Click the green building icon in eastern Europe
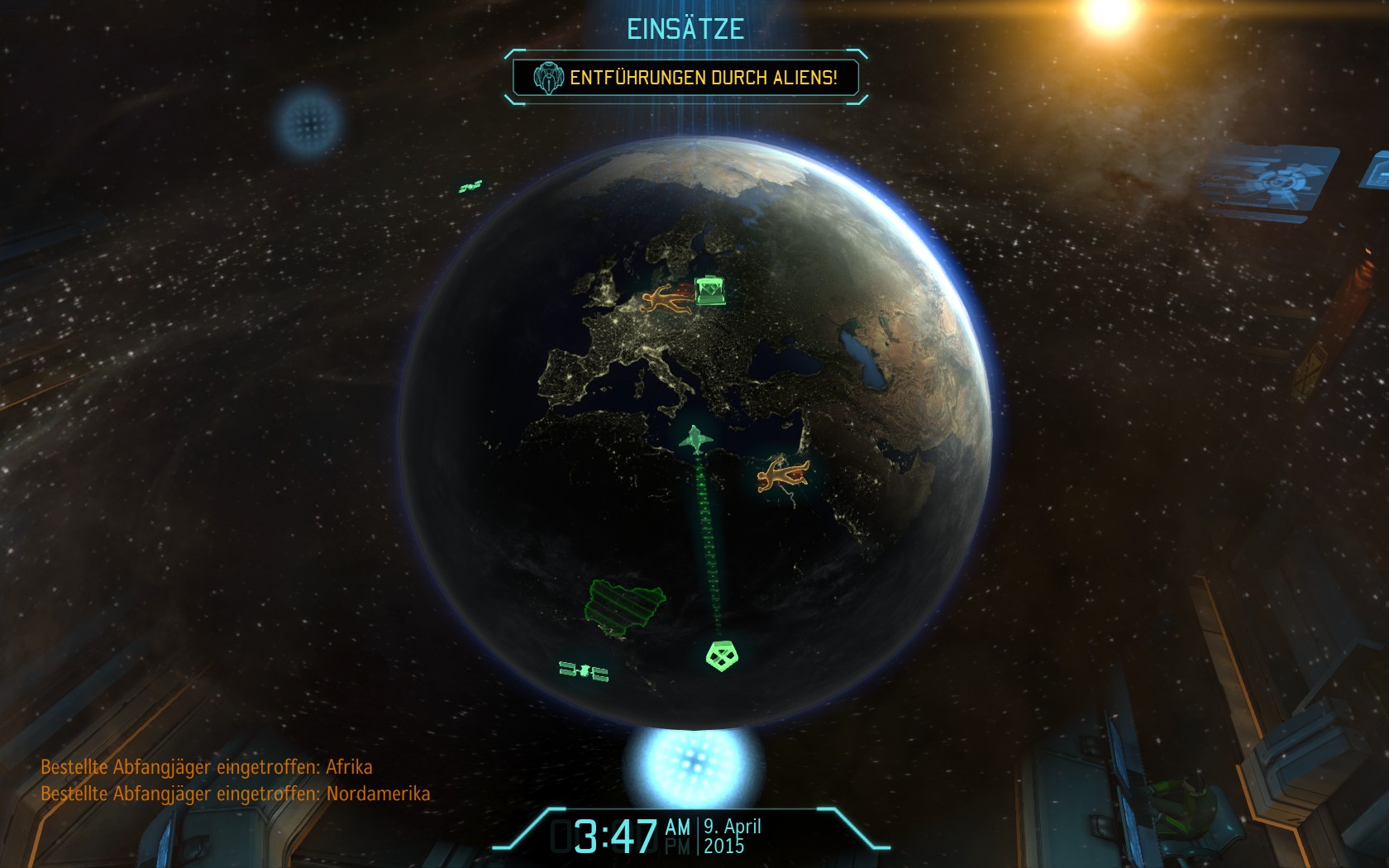Screen dimensions: 1389x868 point(710,290)
